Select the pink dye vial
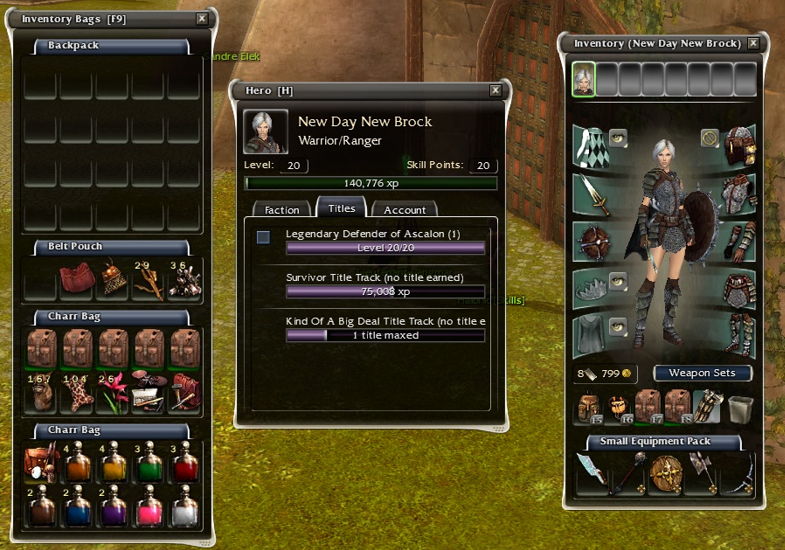The width and height of the screenshot is (785, 550). 150,509
